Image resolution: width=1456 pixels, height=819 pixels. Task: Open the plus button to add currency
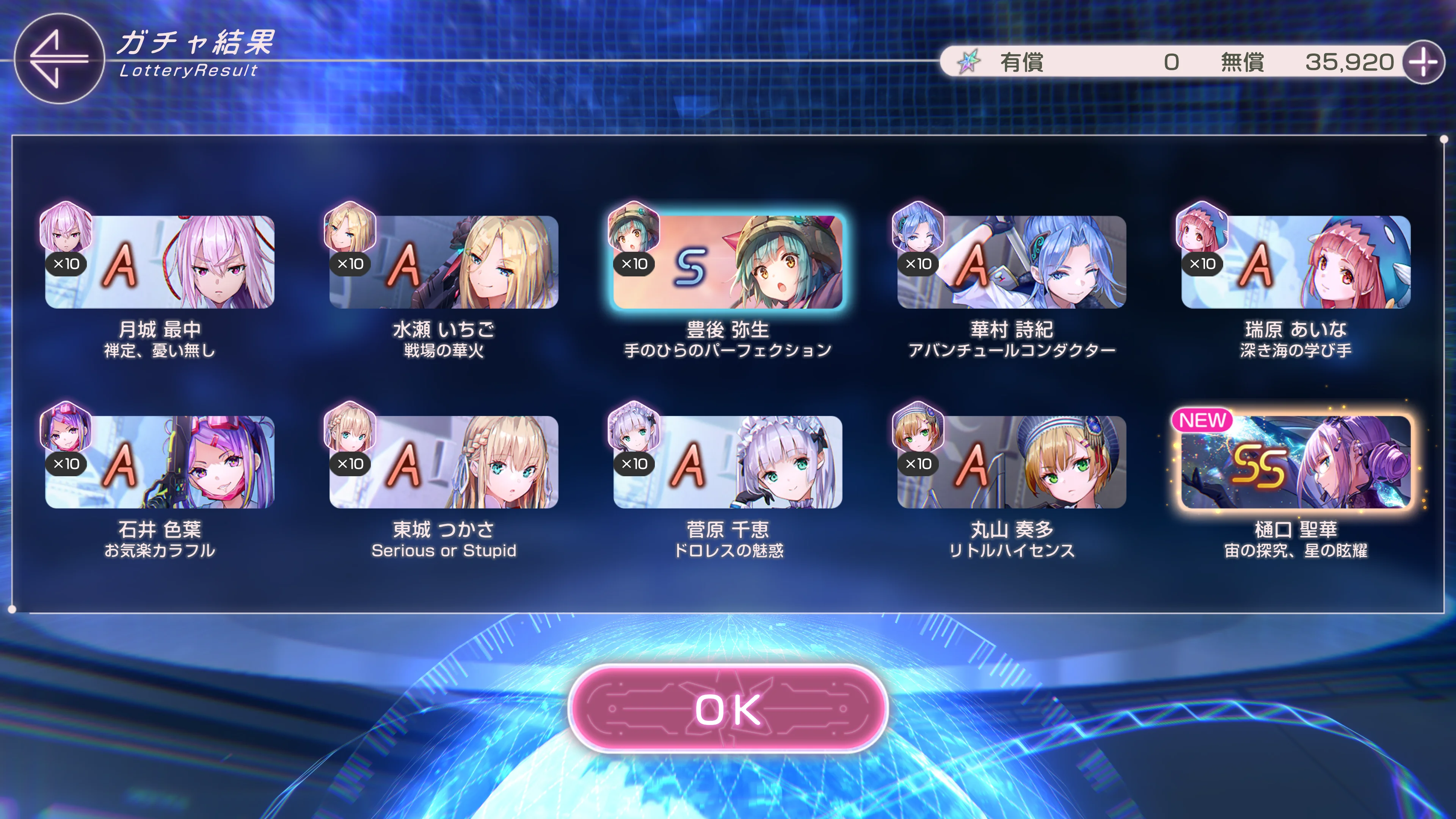point(1423,62)
